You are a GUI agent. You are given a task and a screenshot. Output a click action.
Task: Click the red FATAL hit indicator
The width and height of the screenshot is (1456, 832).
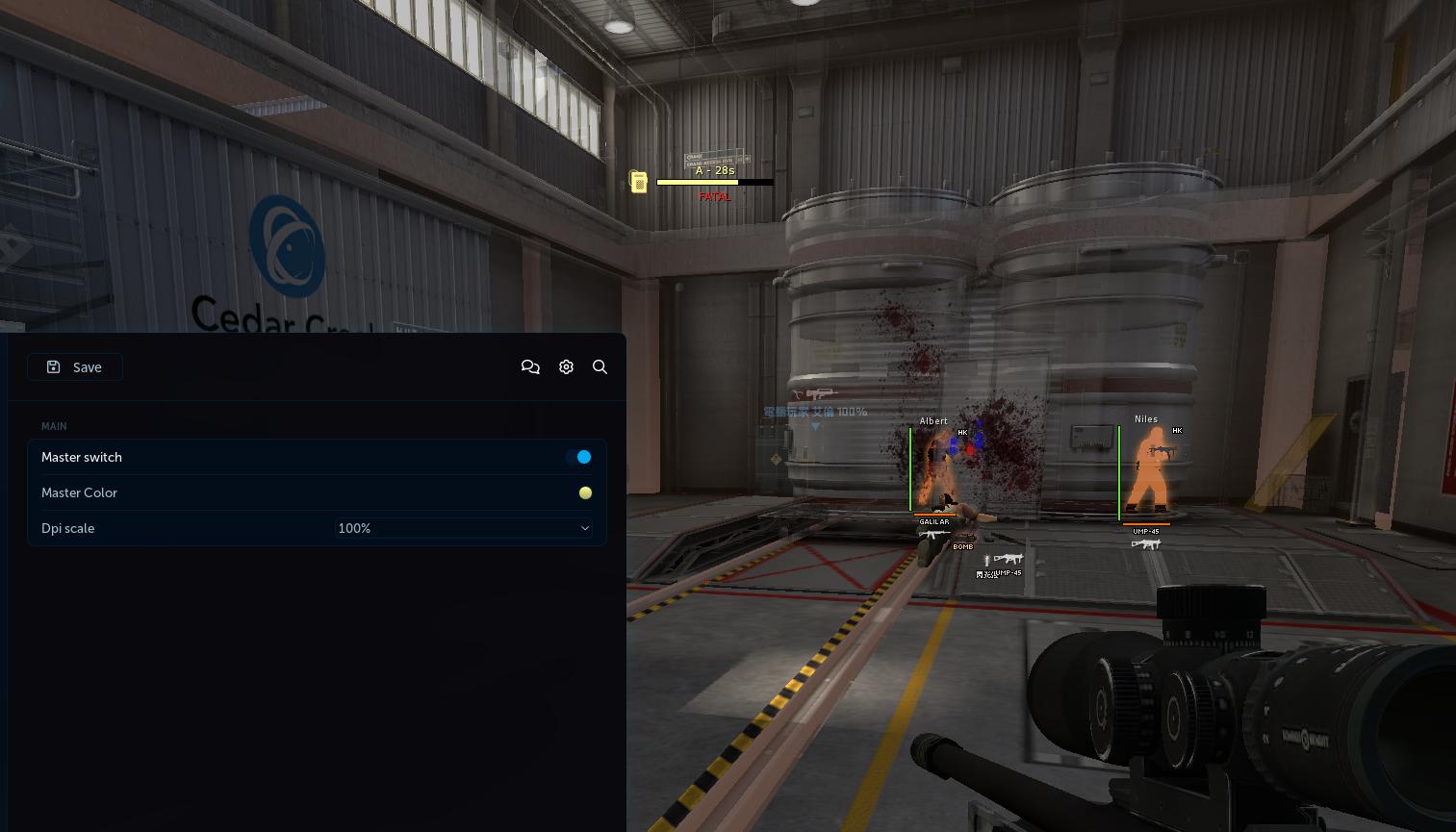point(715,196)
